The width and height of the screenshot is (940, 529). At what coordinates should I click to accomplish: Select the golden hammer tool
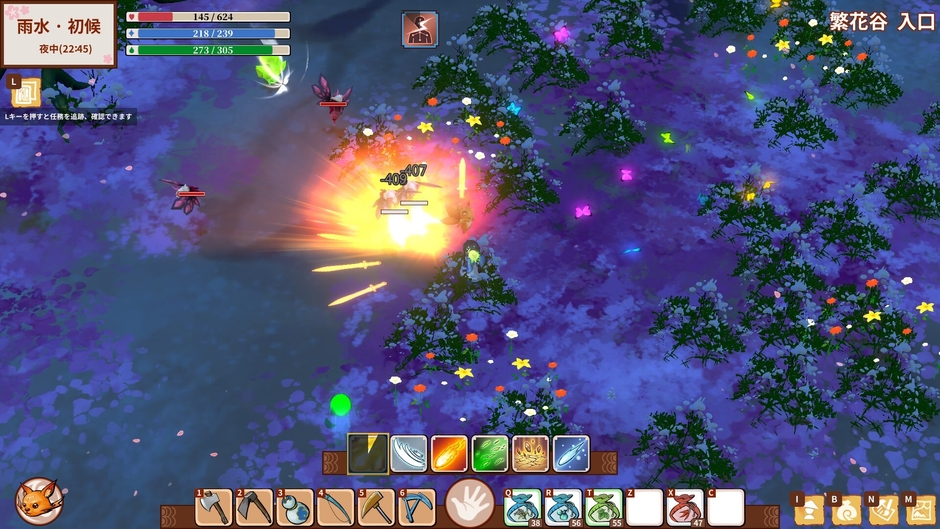[x=376, y=507]
